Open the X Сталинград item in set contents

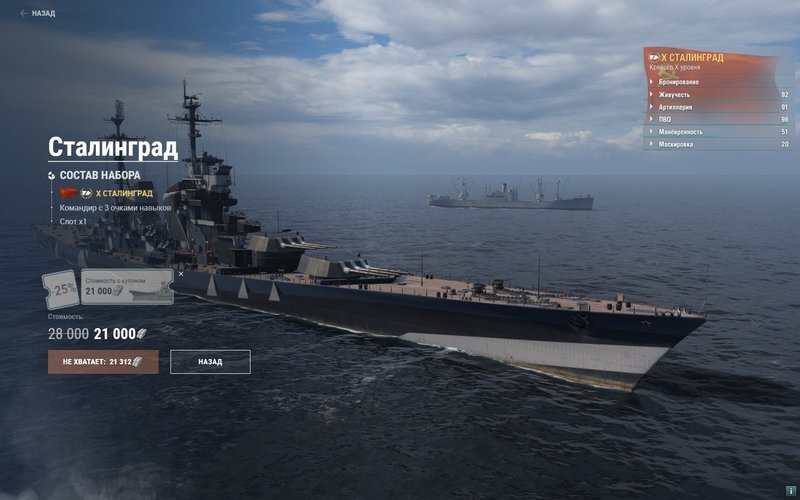(123, 193)
